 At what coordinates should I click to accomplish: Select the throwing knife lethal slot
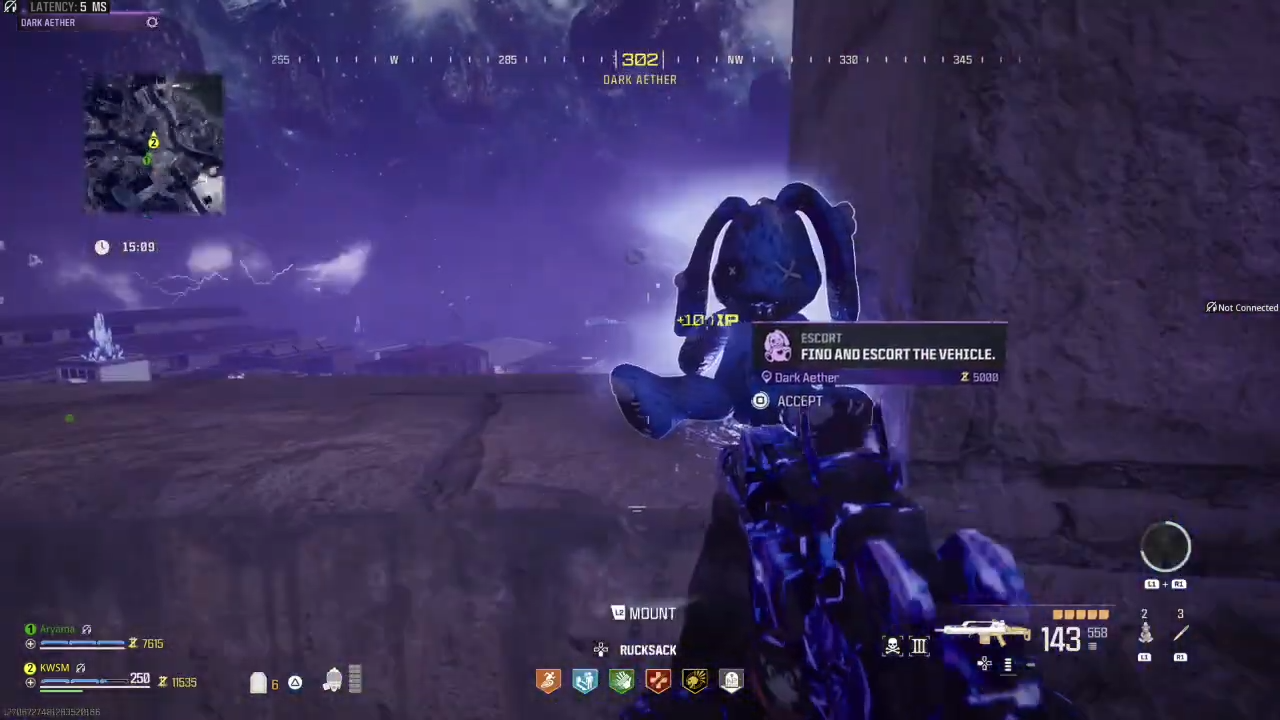[1180, 633]
